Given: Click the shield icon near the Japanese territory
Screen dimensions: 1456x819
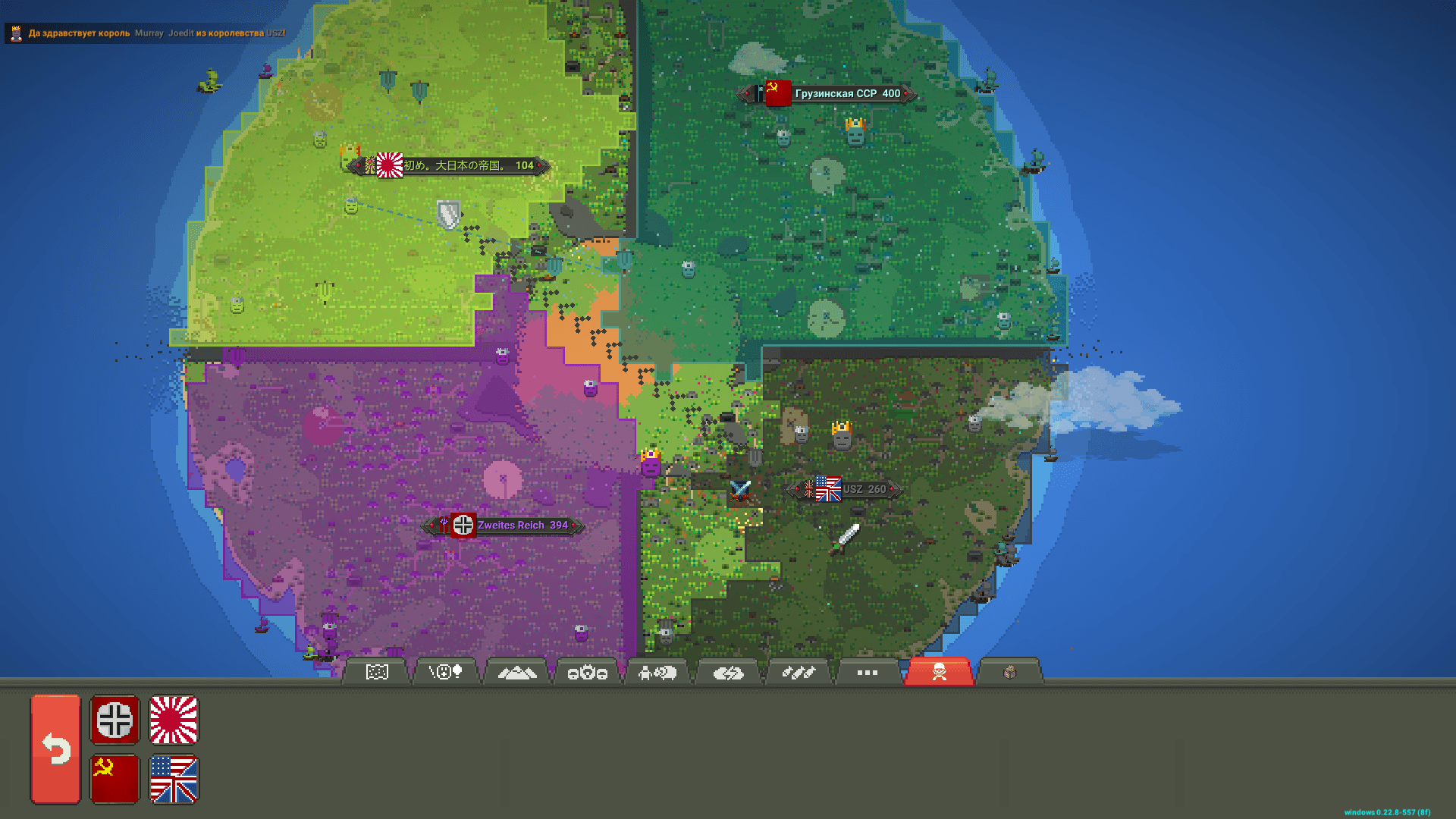Looking at the screenshot, I should point(449,213).
